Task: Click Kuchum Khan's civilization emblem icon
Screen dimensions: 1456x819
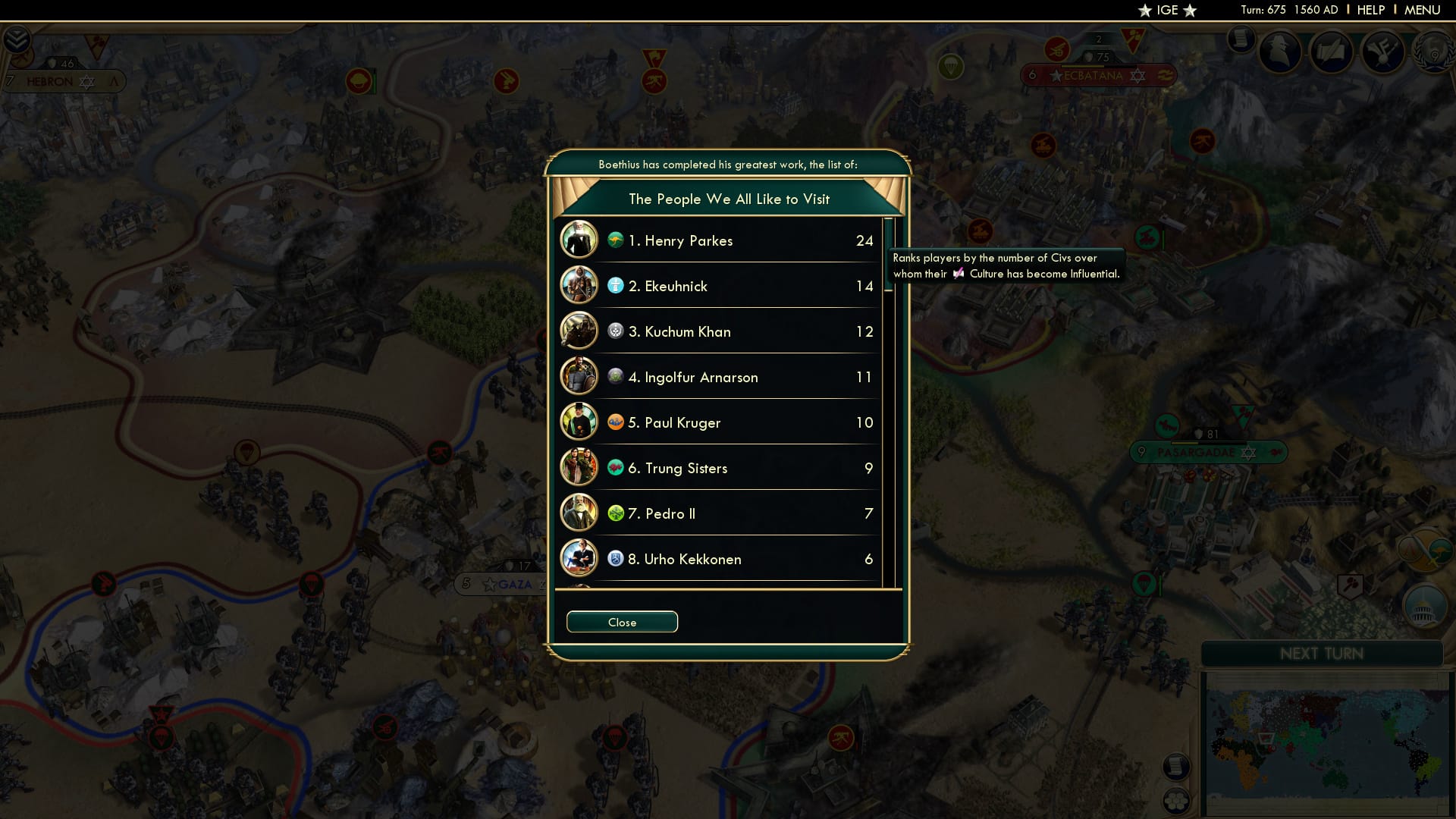Action: click(x=614, y=332)
